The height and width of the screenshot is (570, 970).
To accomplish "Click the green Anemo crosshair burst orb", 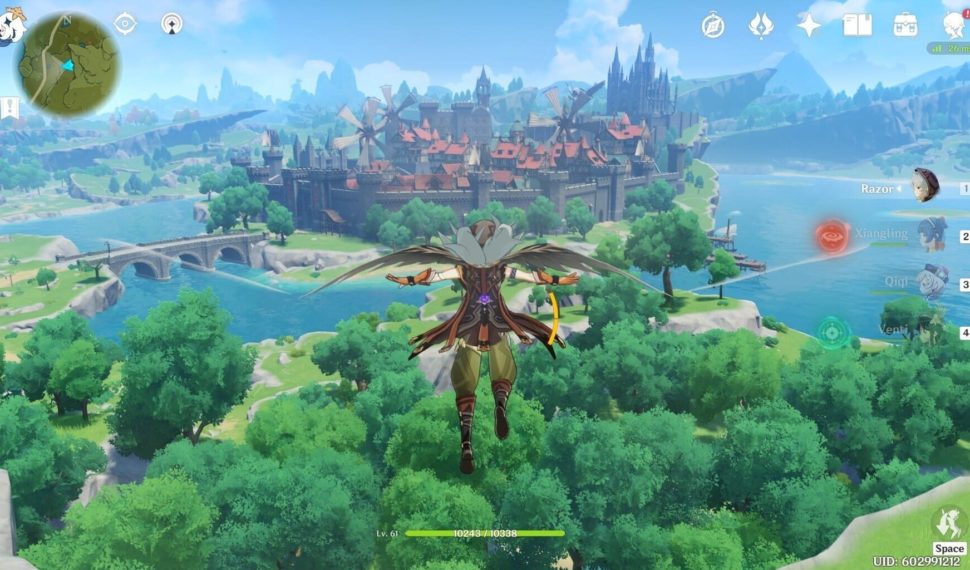I will click(831, 331).
